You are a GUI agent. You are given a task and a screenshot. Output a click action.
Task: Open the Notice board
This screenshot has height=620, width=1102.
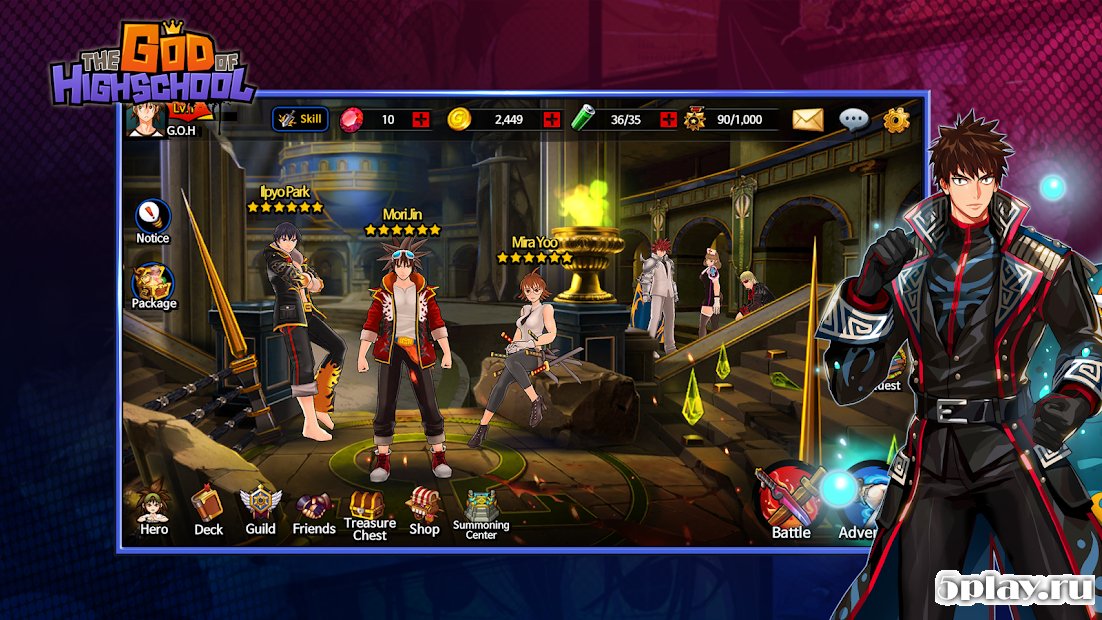[153, 221]
